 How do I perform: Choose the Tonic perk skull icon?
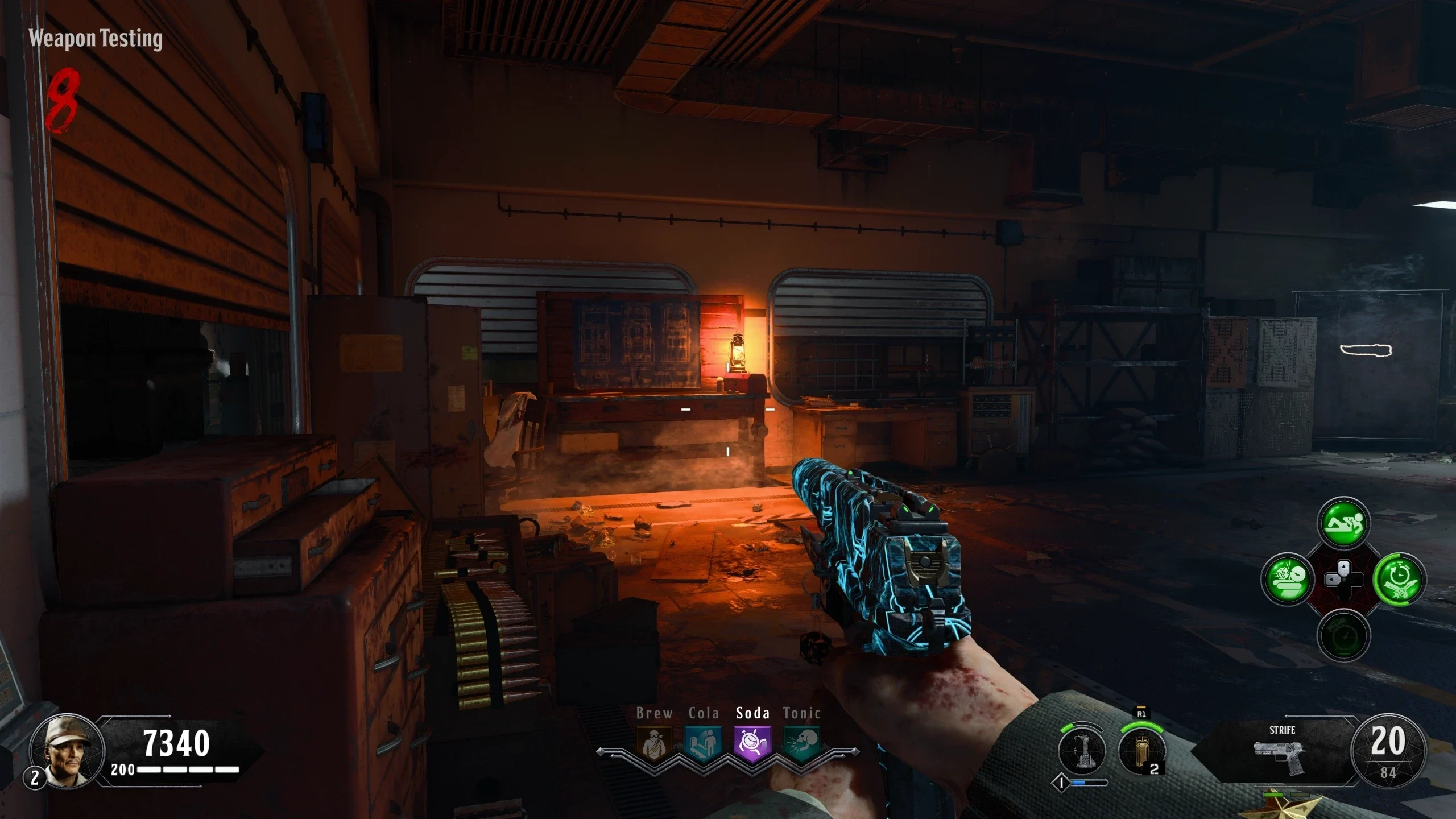coord(801,742)
